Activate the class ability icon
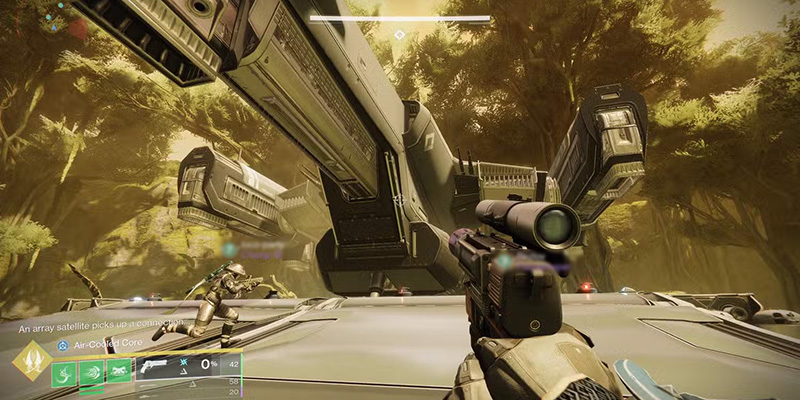Image resolution: width=800 pixels, height=400 pixels. pyautogui.click(x=119, y=369)
